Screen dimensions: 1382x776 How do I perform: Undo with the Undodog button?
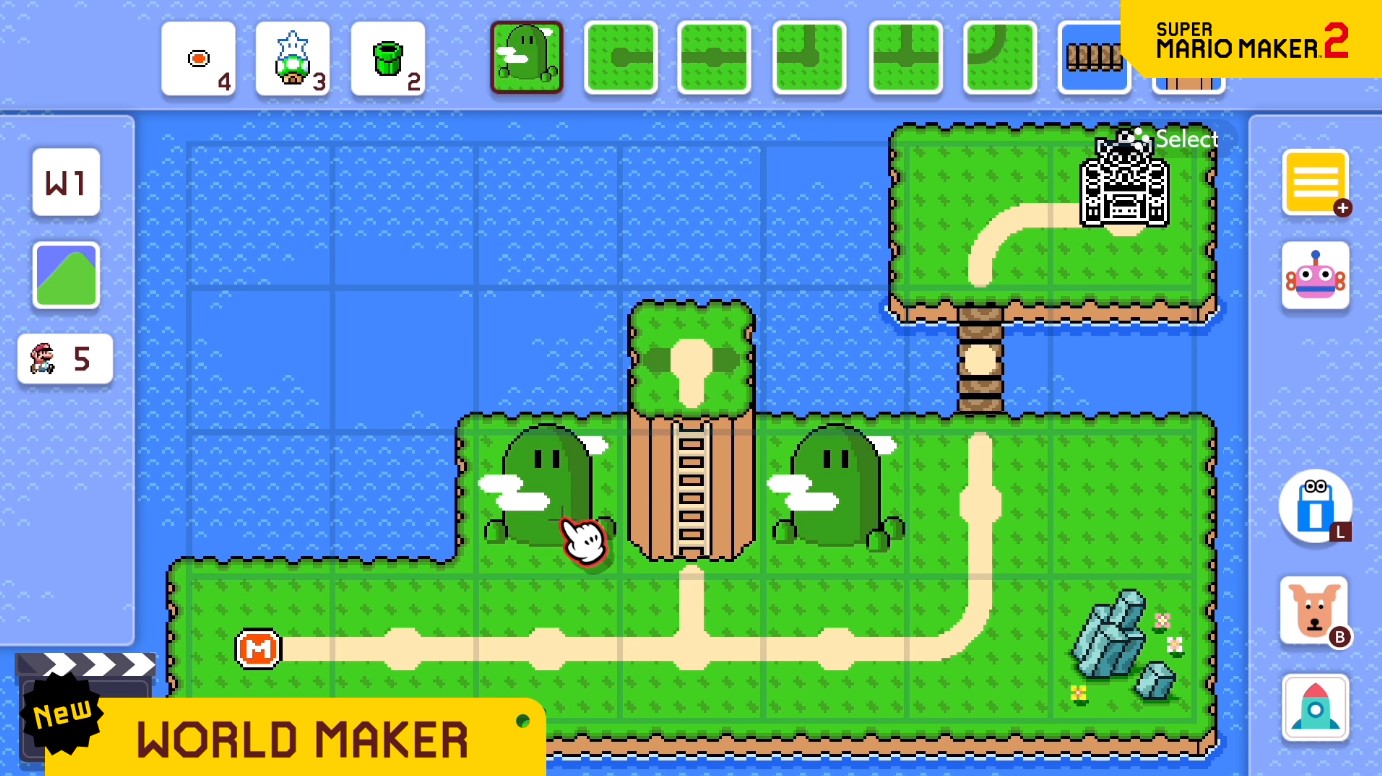point(1313,610)
